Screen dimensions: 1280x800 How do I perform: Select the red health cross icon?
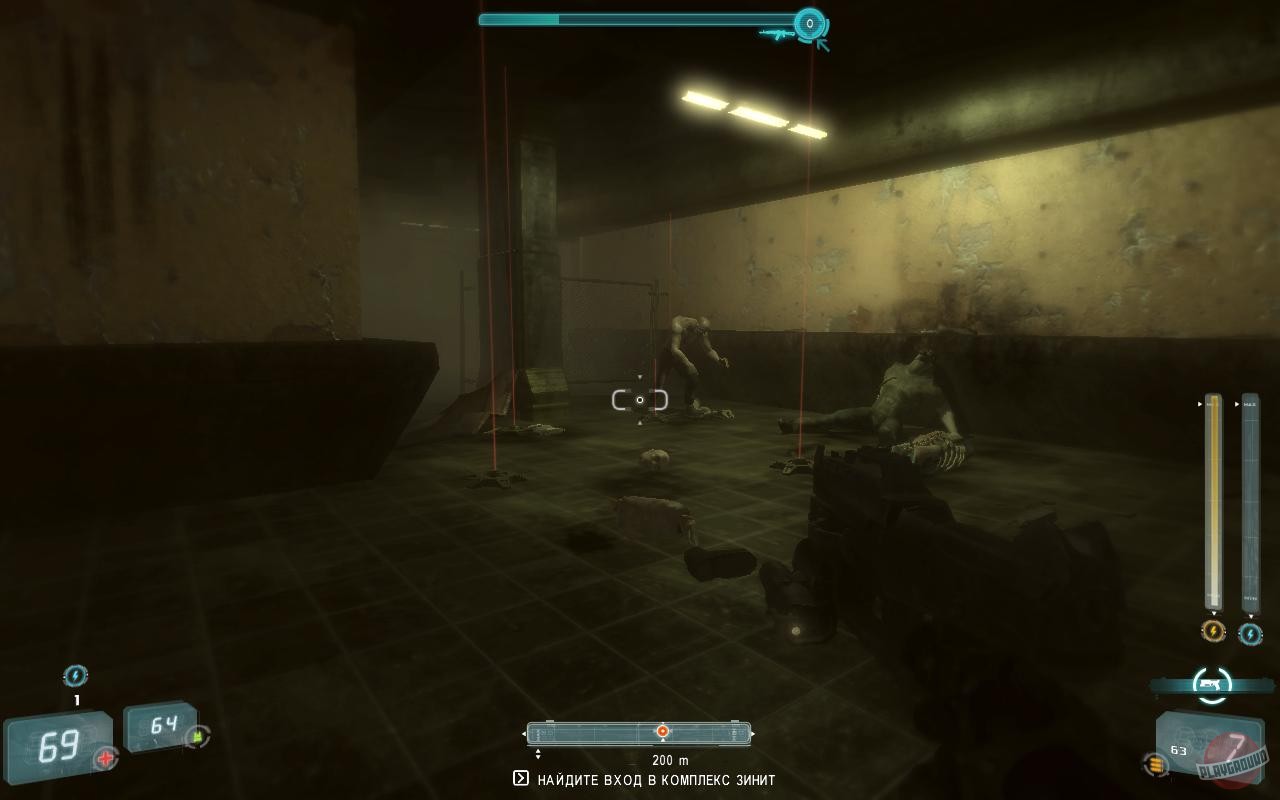pos(104,758)
